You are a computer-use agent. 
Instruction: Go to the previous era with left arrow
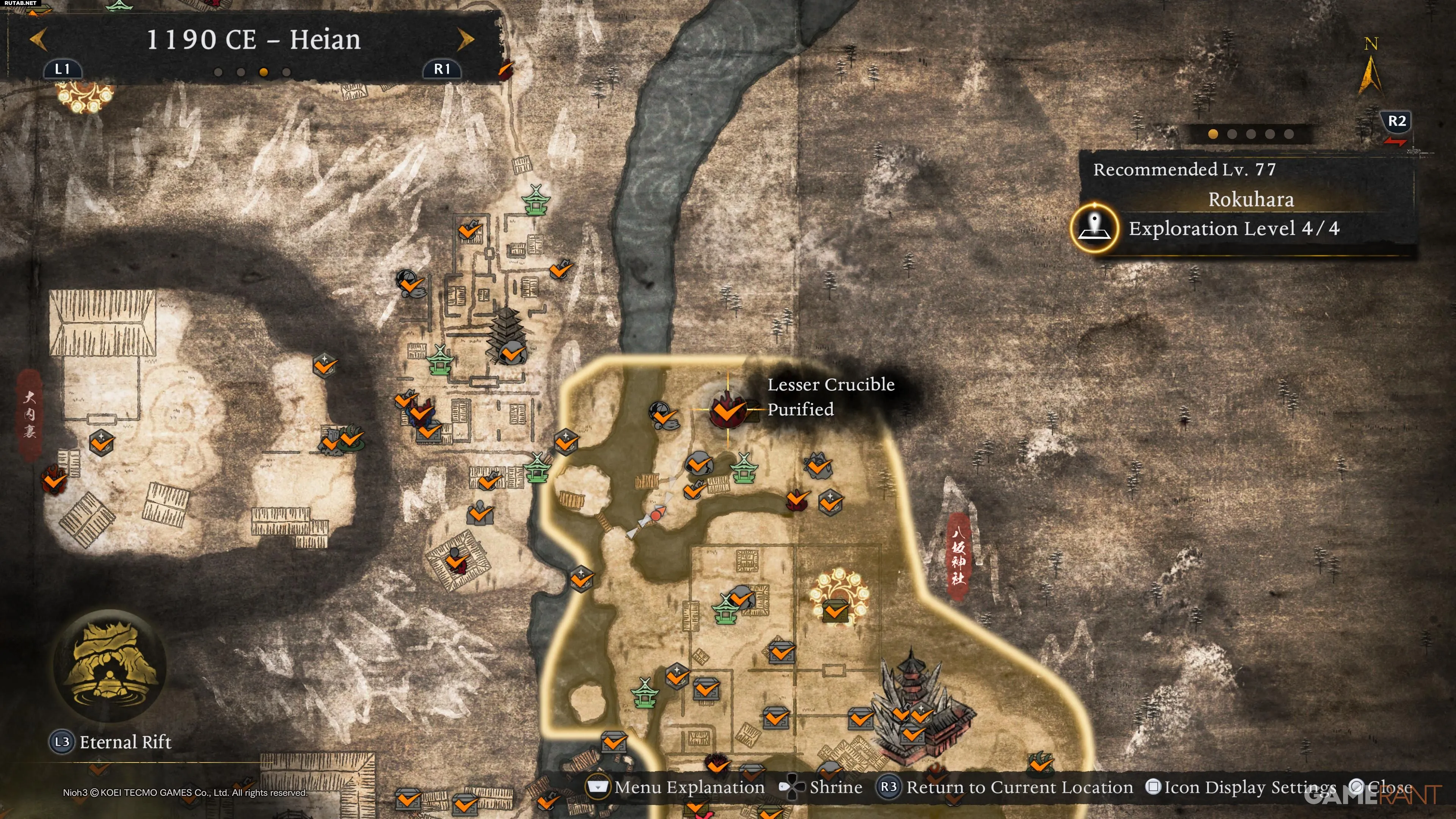38,39
